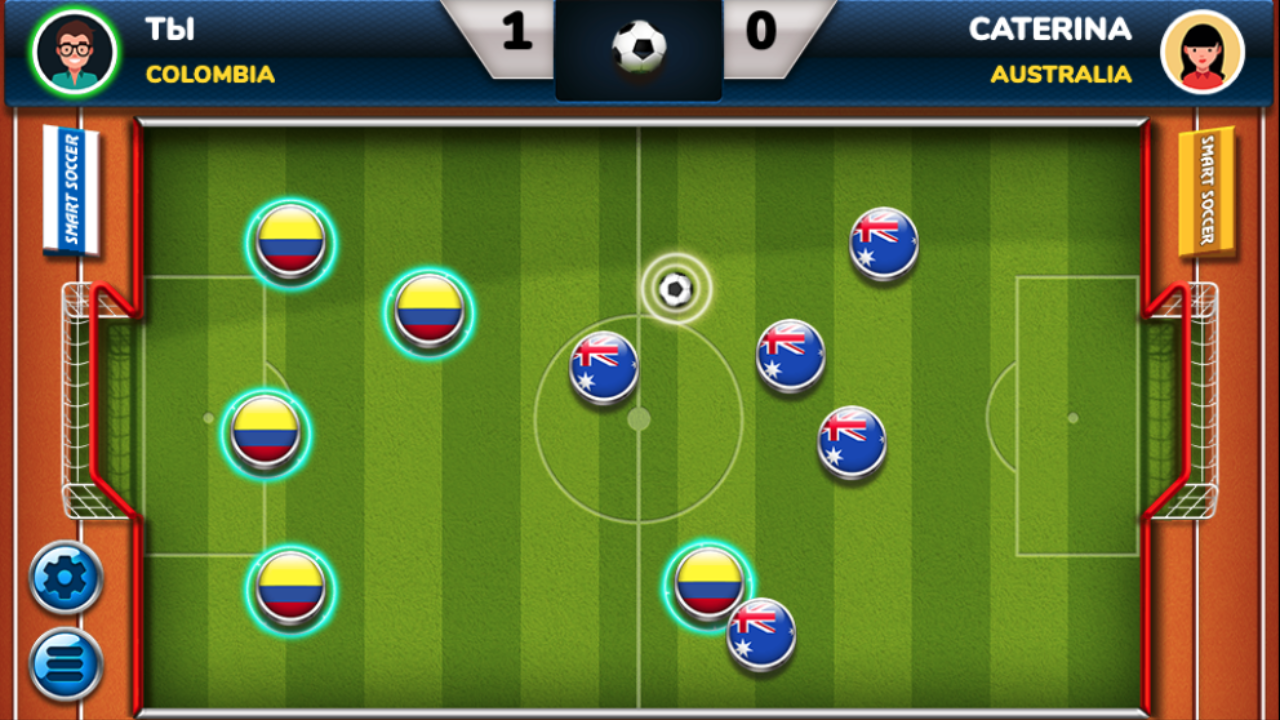The height and width of the screenshot is (720, 1280).
Task: Click the AUSTRALIA team text
Action: click(1062, 73)
